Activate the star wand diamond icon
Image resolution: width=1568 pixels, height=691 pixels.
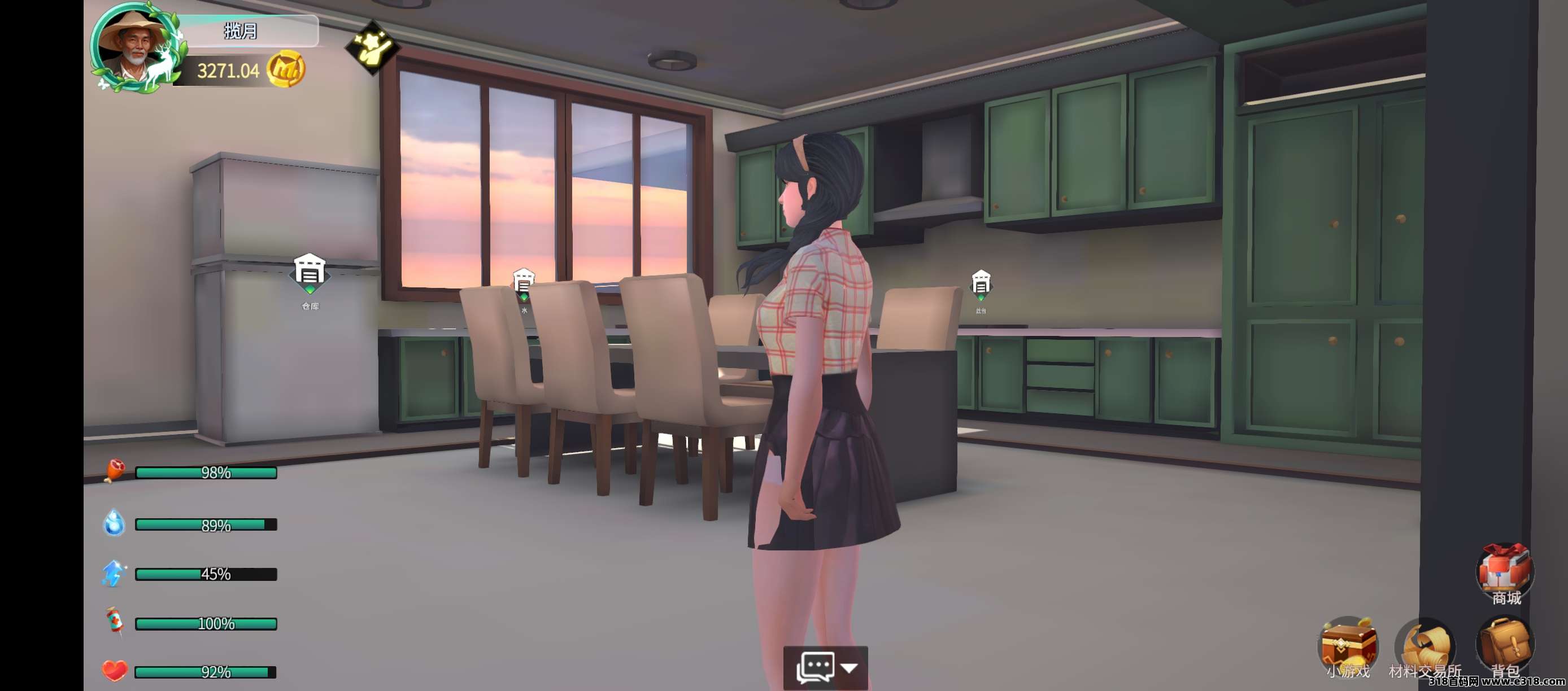(372, 47)
